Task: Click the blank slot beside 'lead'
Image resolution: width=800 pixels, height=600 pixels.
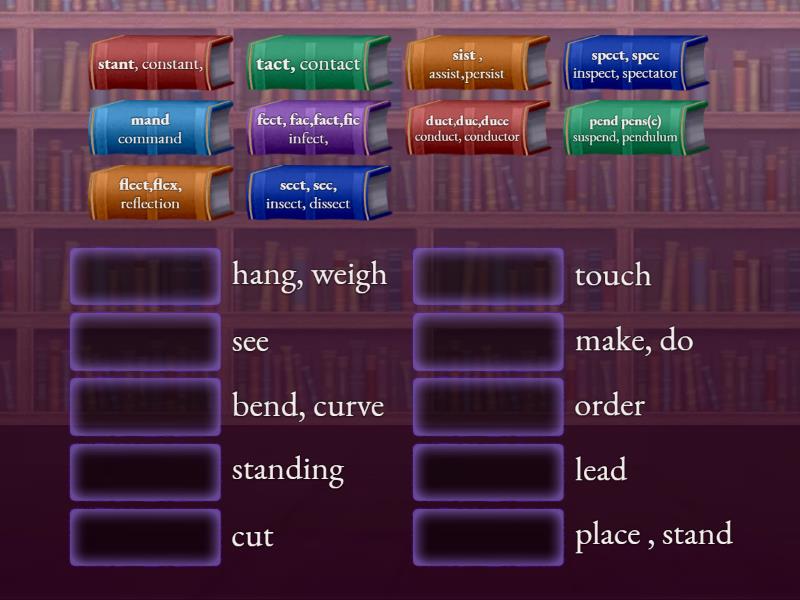Action: [x=488, y=472]
